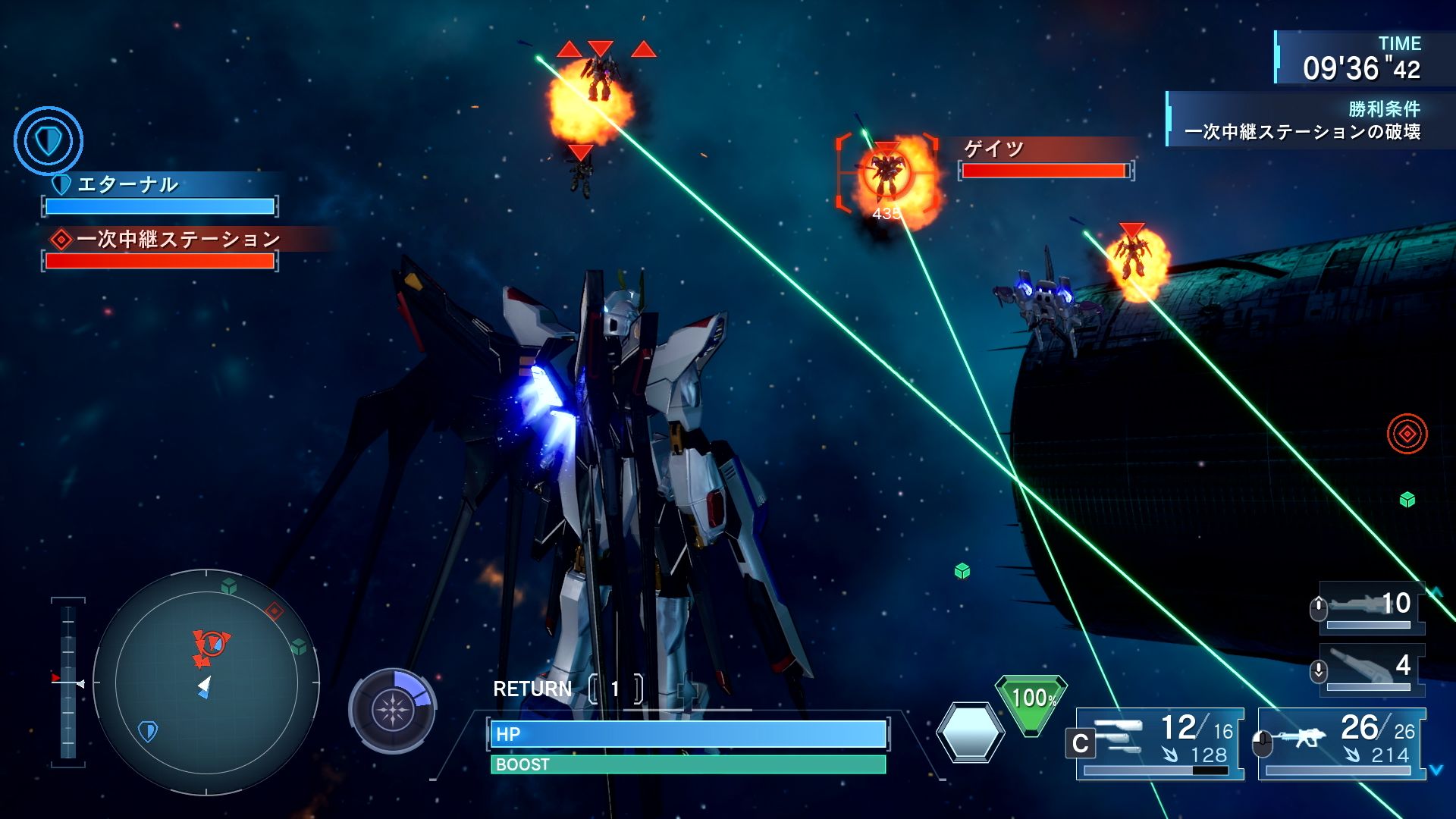Click the circular radar minimap
Viewport: 1456px width, 819px height.
pos(206,682)
